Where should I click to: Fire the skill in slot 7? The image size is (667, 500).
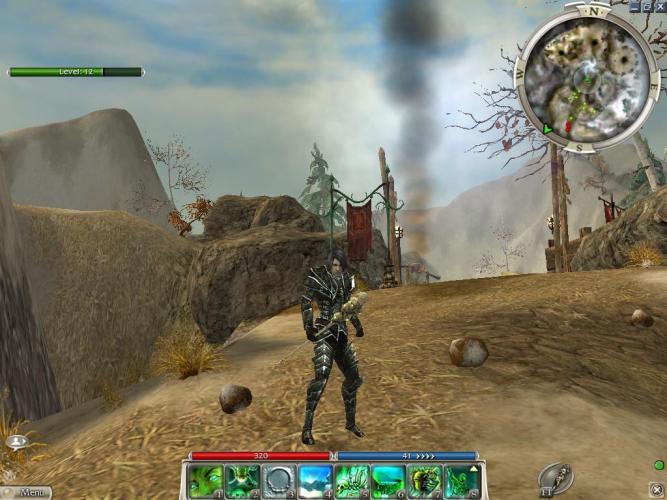(424, 481)
